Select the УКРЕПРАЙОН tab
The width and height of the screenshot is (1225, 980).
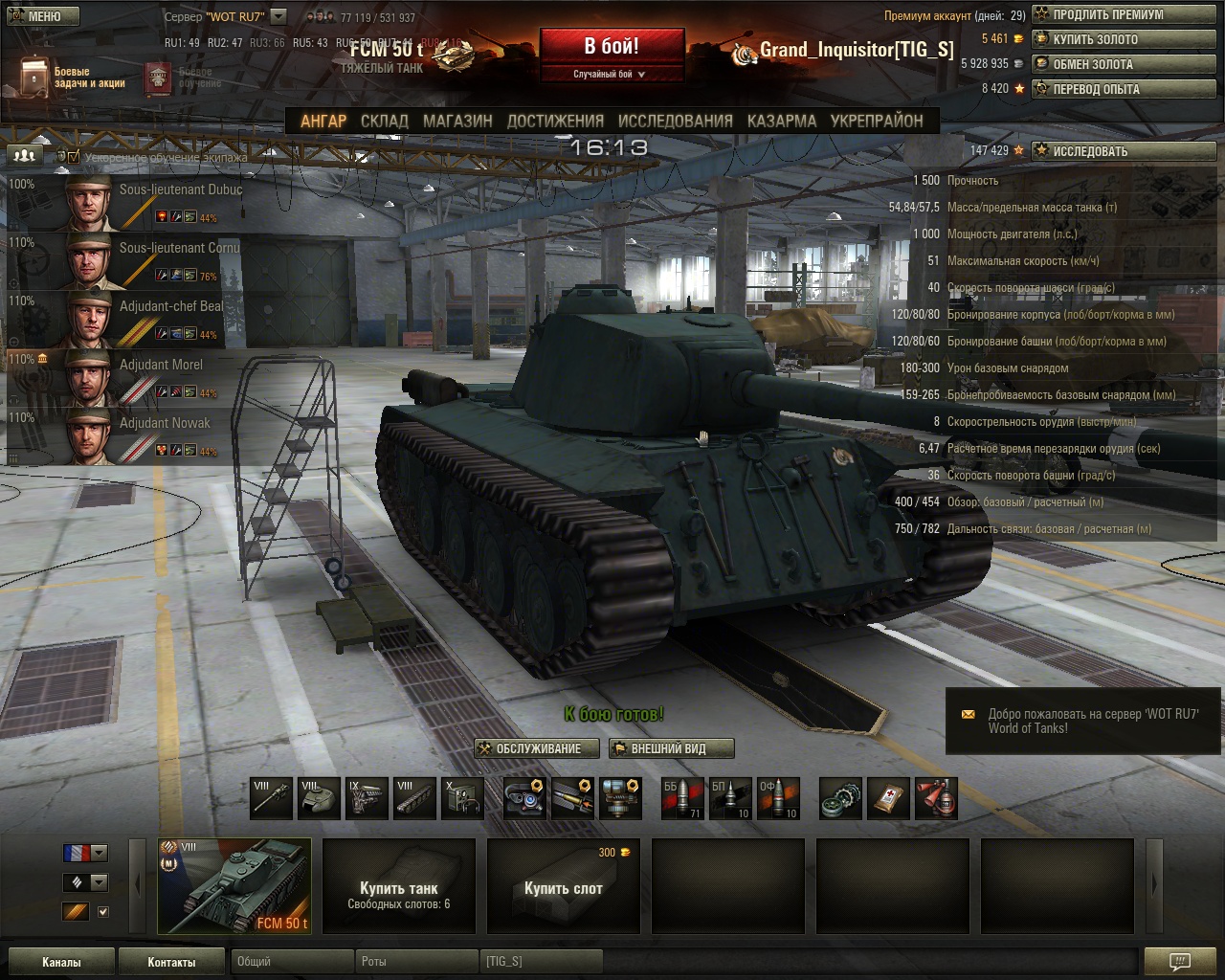(x=876, y=122)
